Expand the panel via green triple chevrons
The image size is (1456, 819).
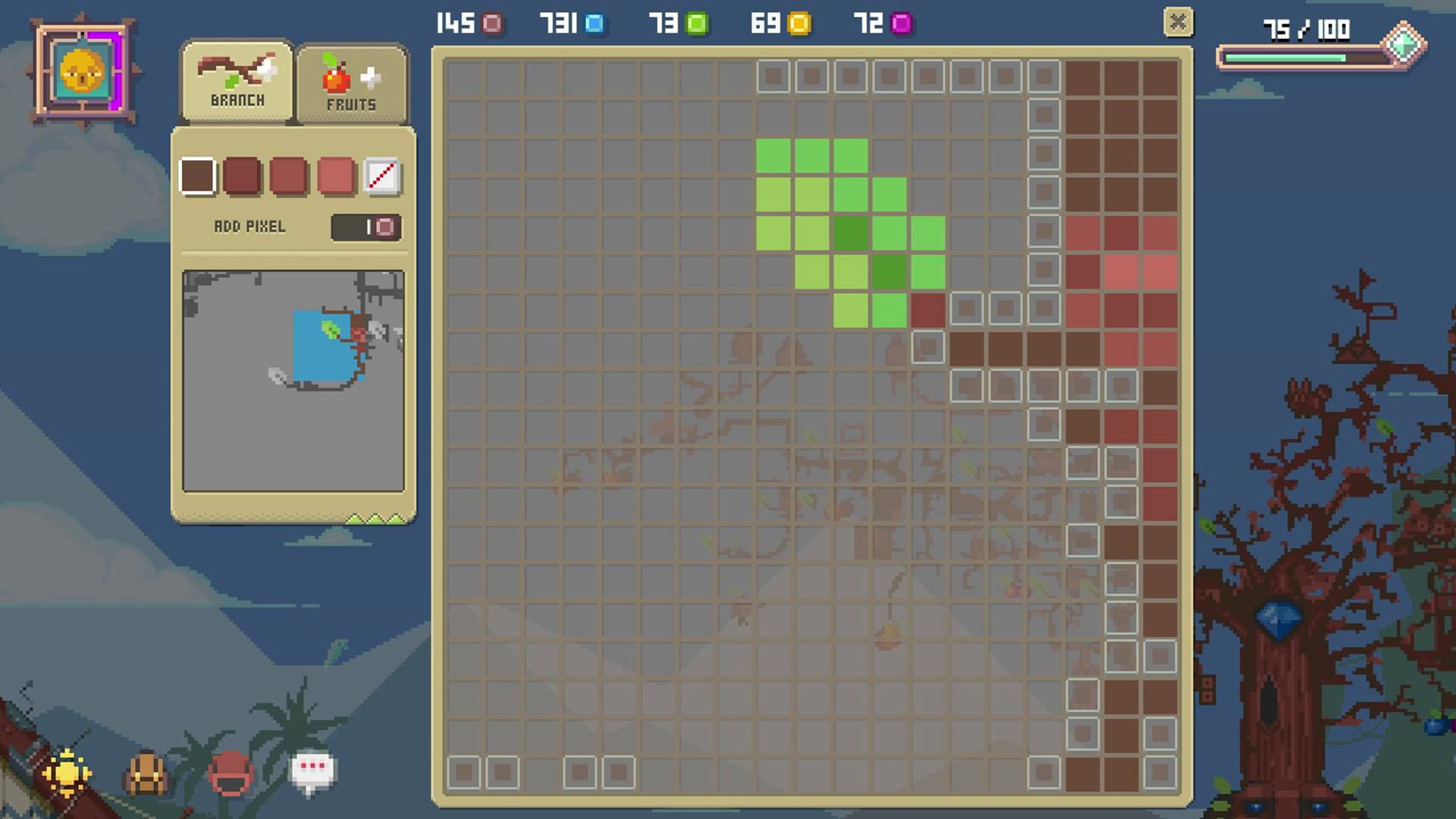pos(374,520)
